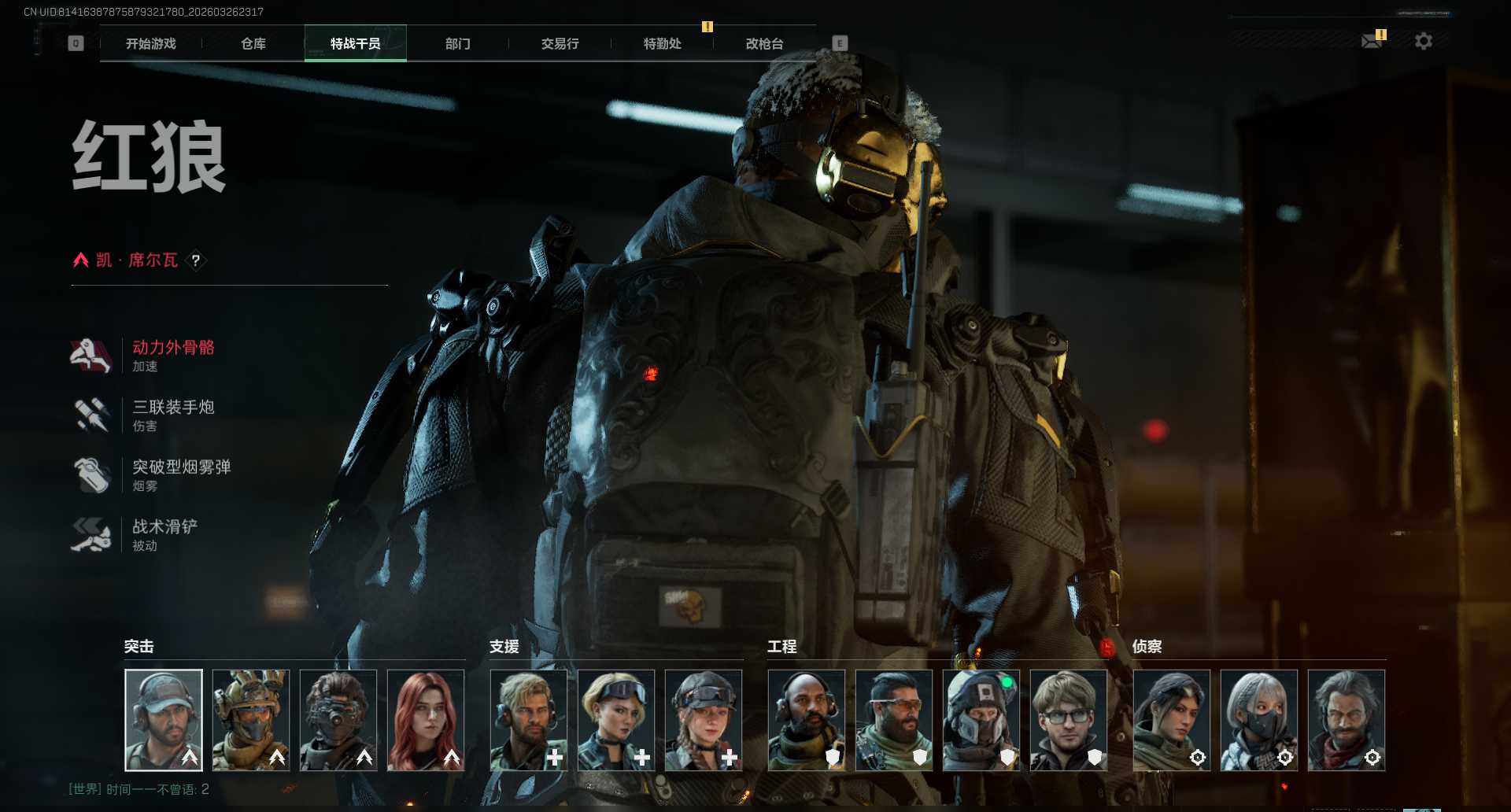This screenshot has width=1511, height=812.
Task: Choose the white-haired masked recon operator
Action: [1259, 720]
